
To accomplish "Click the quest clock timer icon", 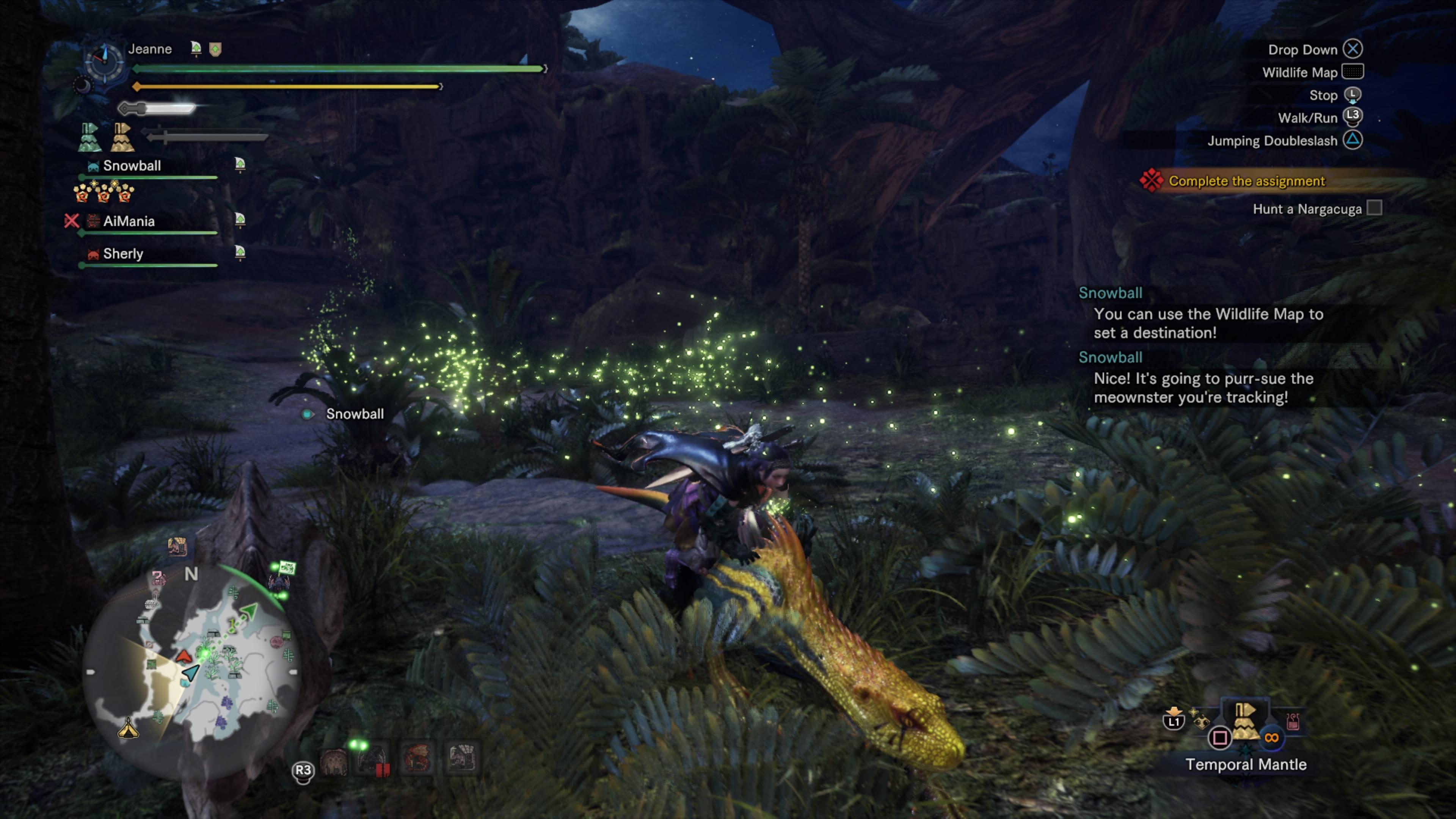I will point(105,61).
